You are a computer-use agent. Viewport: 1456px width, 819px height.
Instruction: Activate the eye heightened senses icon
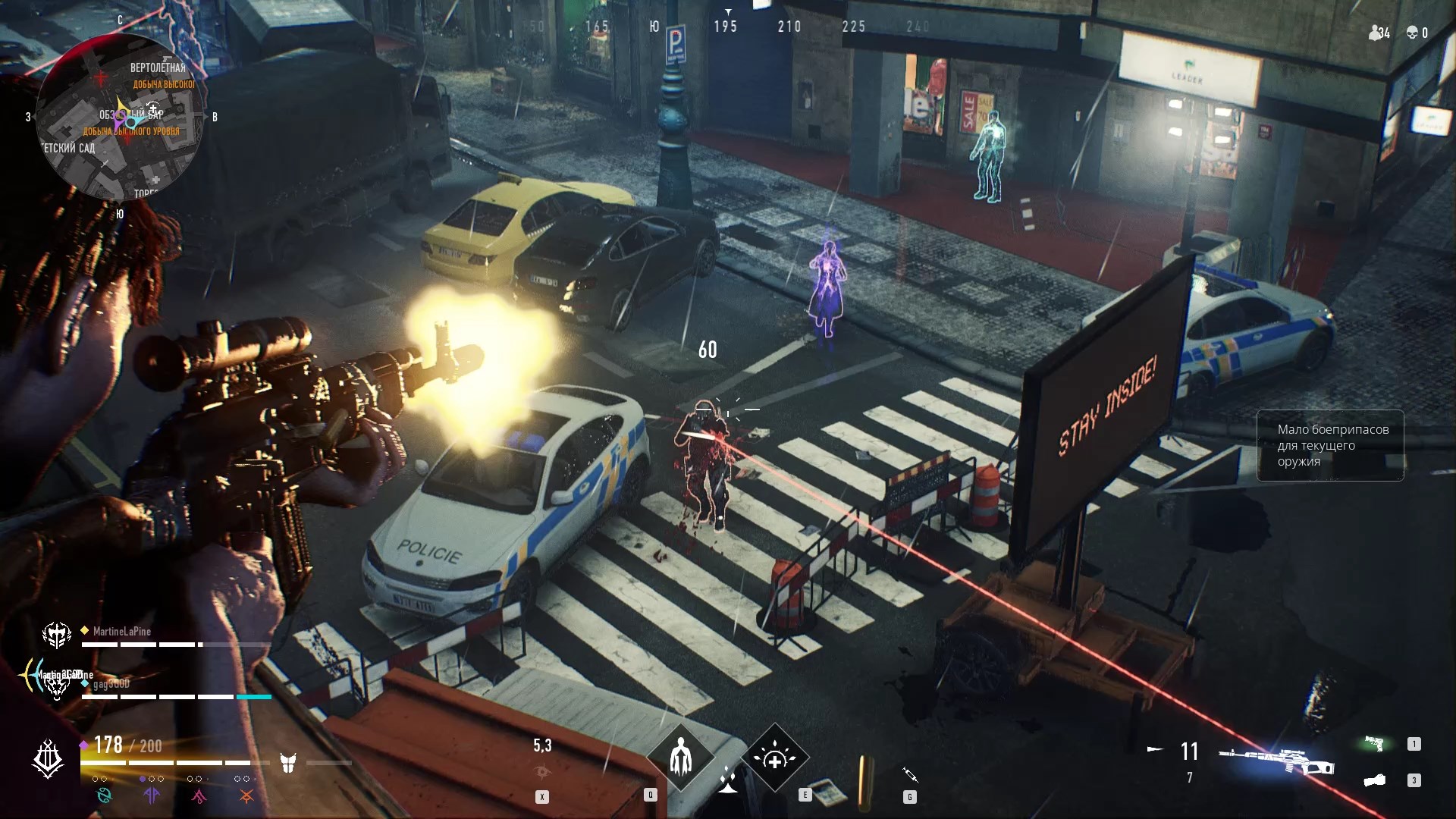coord(542,772)
